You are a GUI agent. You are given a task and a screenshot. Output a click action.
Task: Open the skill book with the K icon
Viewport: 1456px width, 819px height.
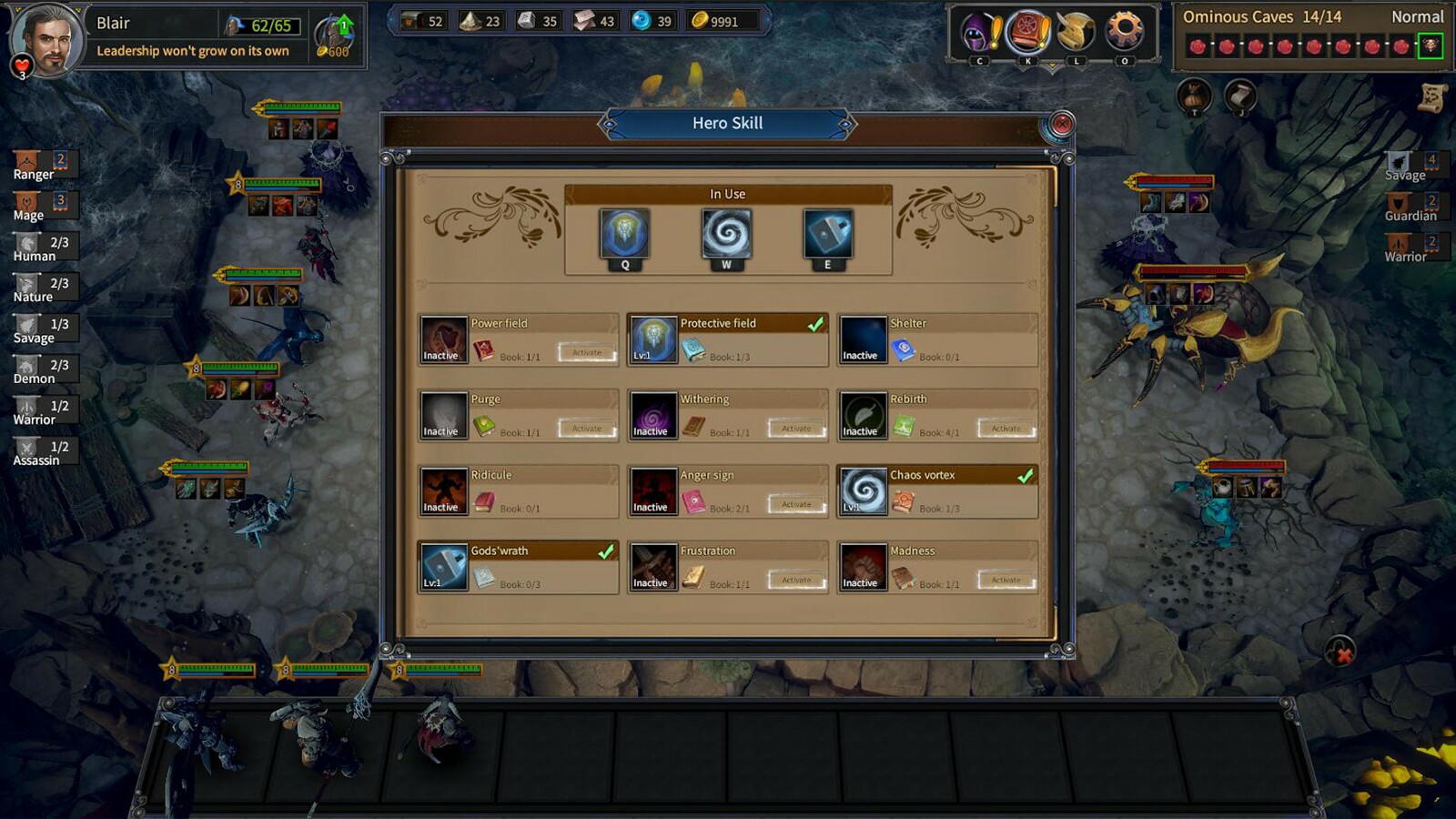tap(1026, 29)
